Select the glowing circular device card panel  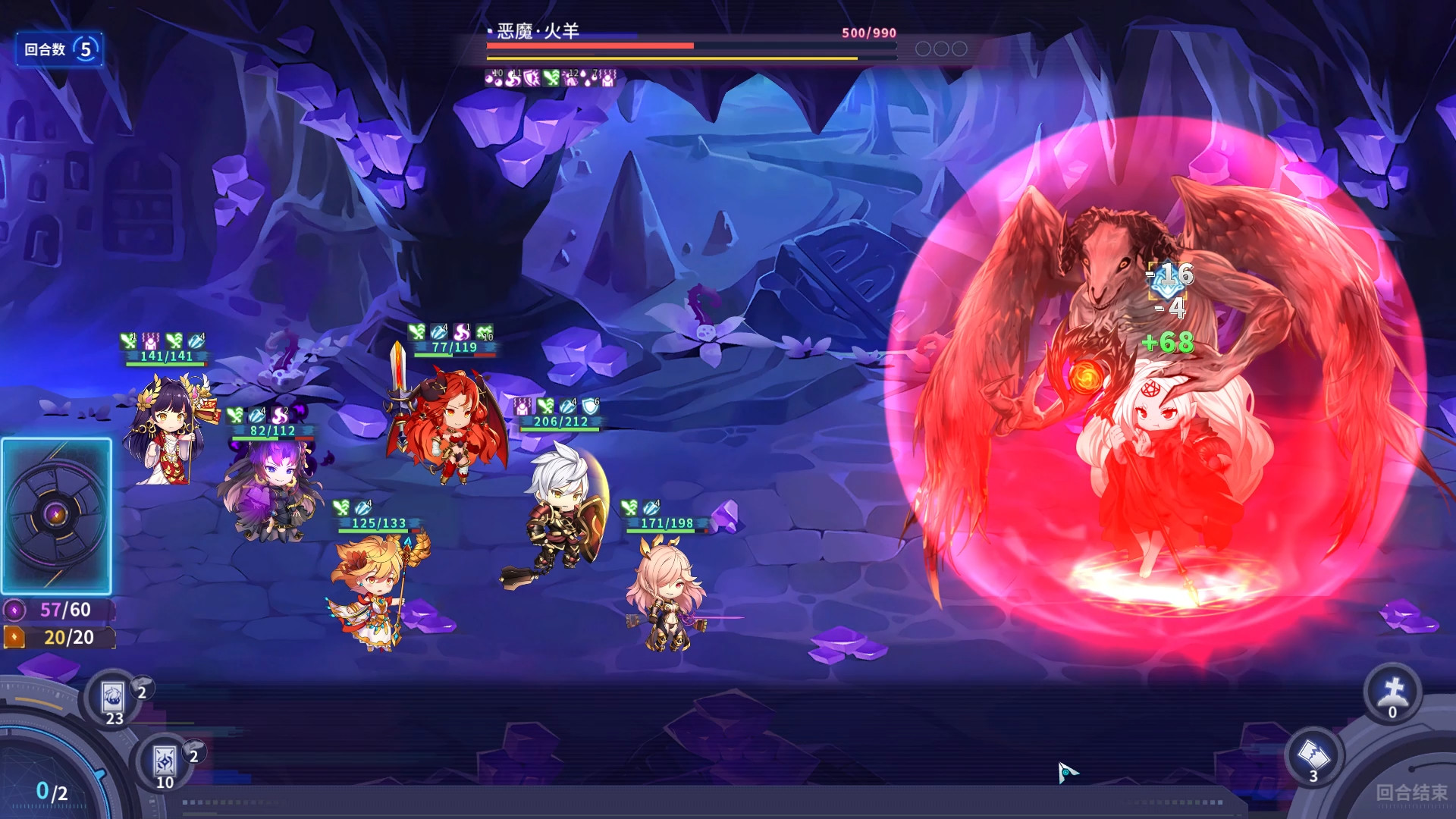57,516
